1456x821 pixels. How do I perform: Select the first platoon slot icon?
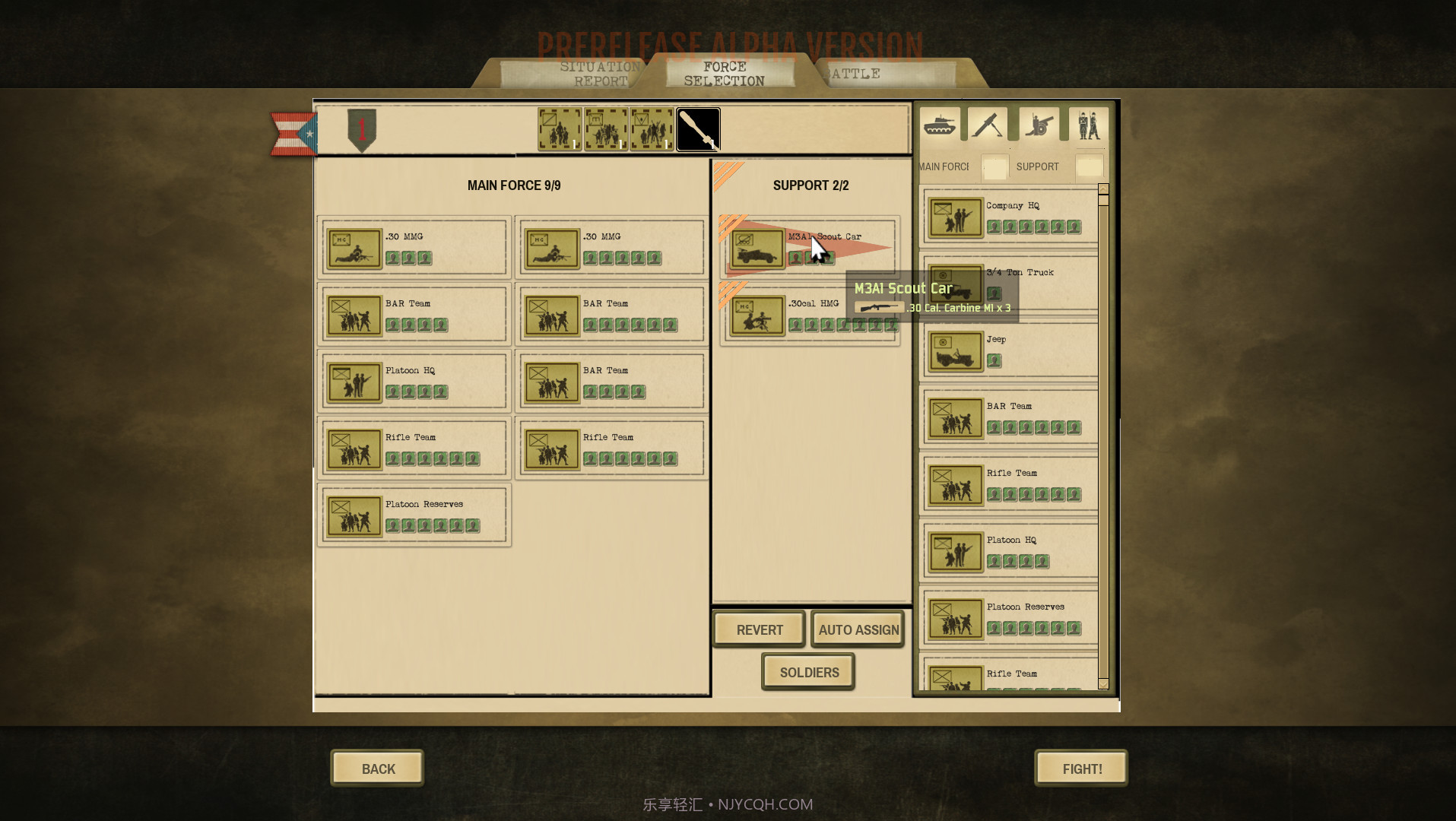(559, 129)
